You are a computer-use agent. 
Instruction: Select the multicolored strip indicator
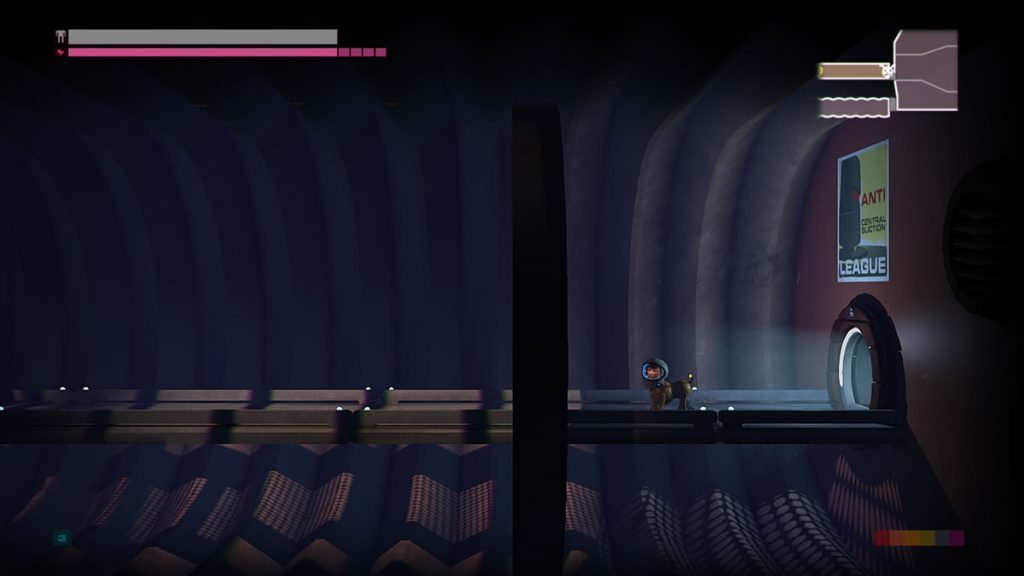(x=918, y=538)
